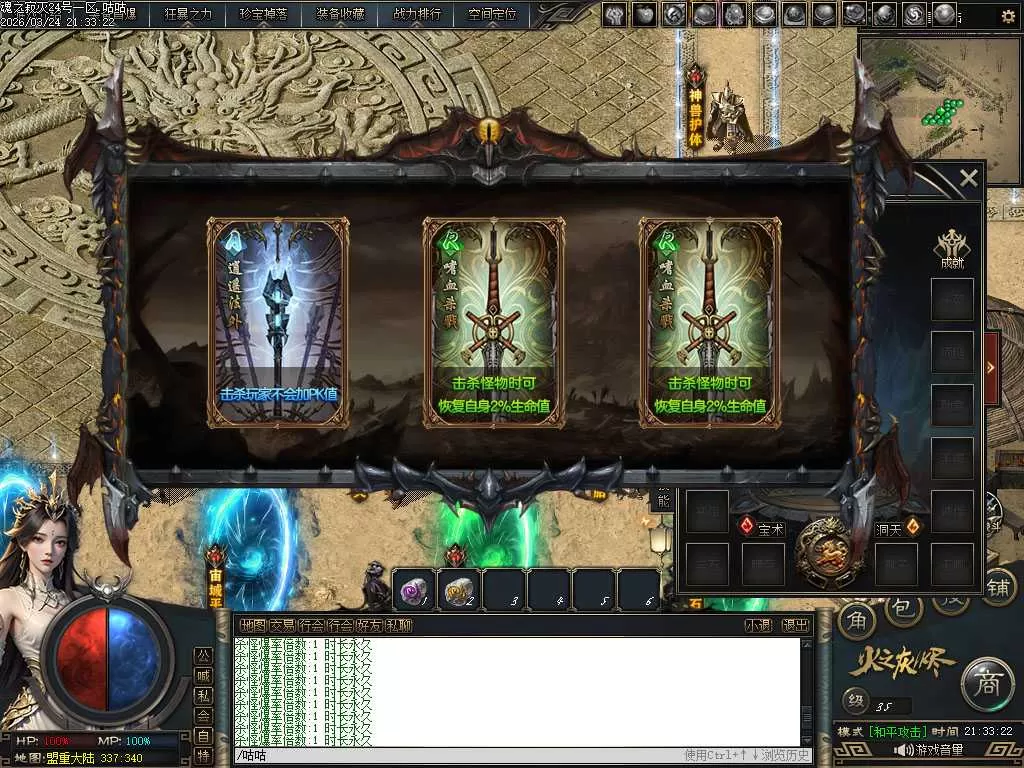Use the purple item in hotbar slot 1

pyautogui.click(x=413, y=590)
